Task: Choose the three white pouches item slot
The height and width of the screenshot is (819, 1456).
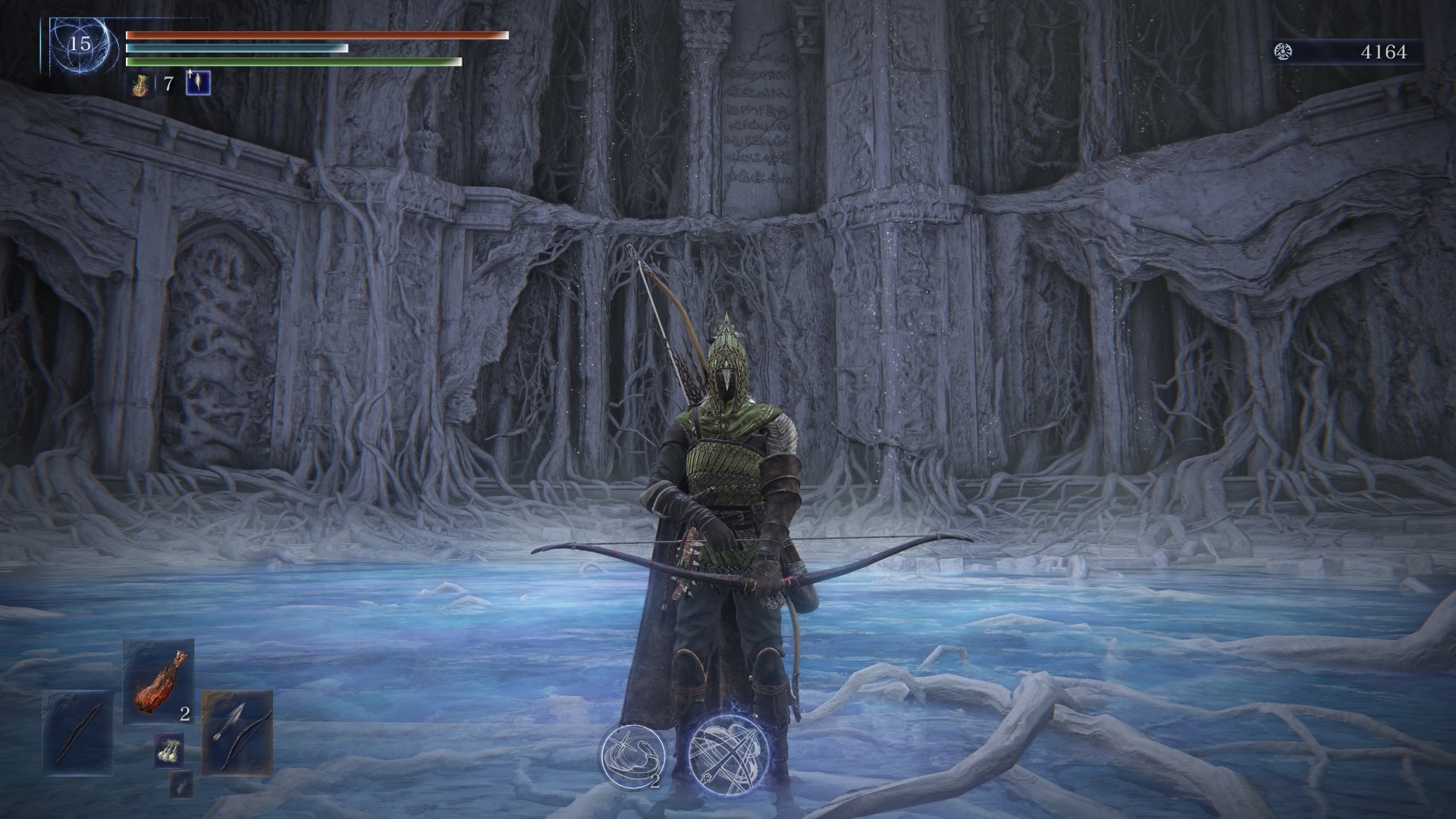Action: (x=169, y=751)
